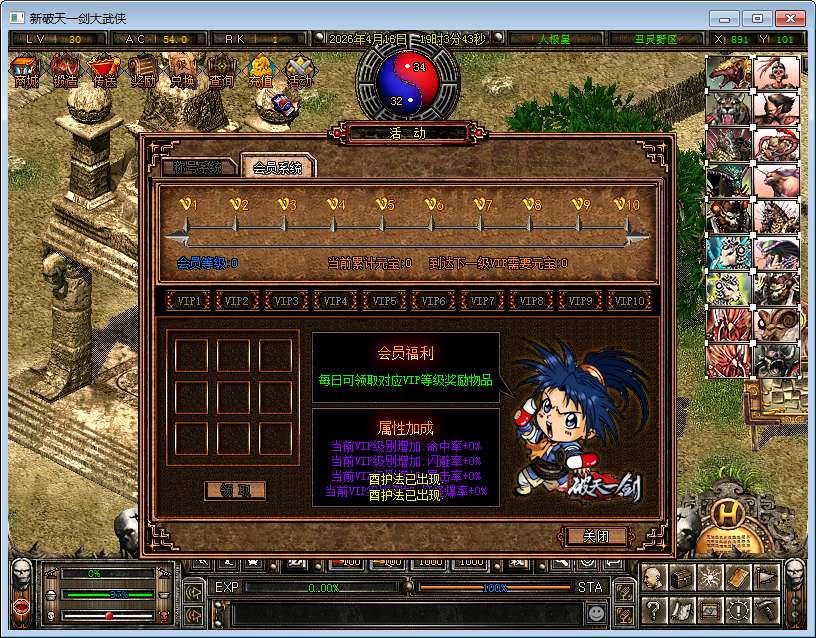This screenshot has width=816, height=638.
Task: Open the 商城 shop icon
Action: pos(27,72)
